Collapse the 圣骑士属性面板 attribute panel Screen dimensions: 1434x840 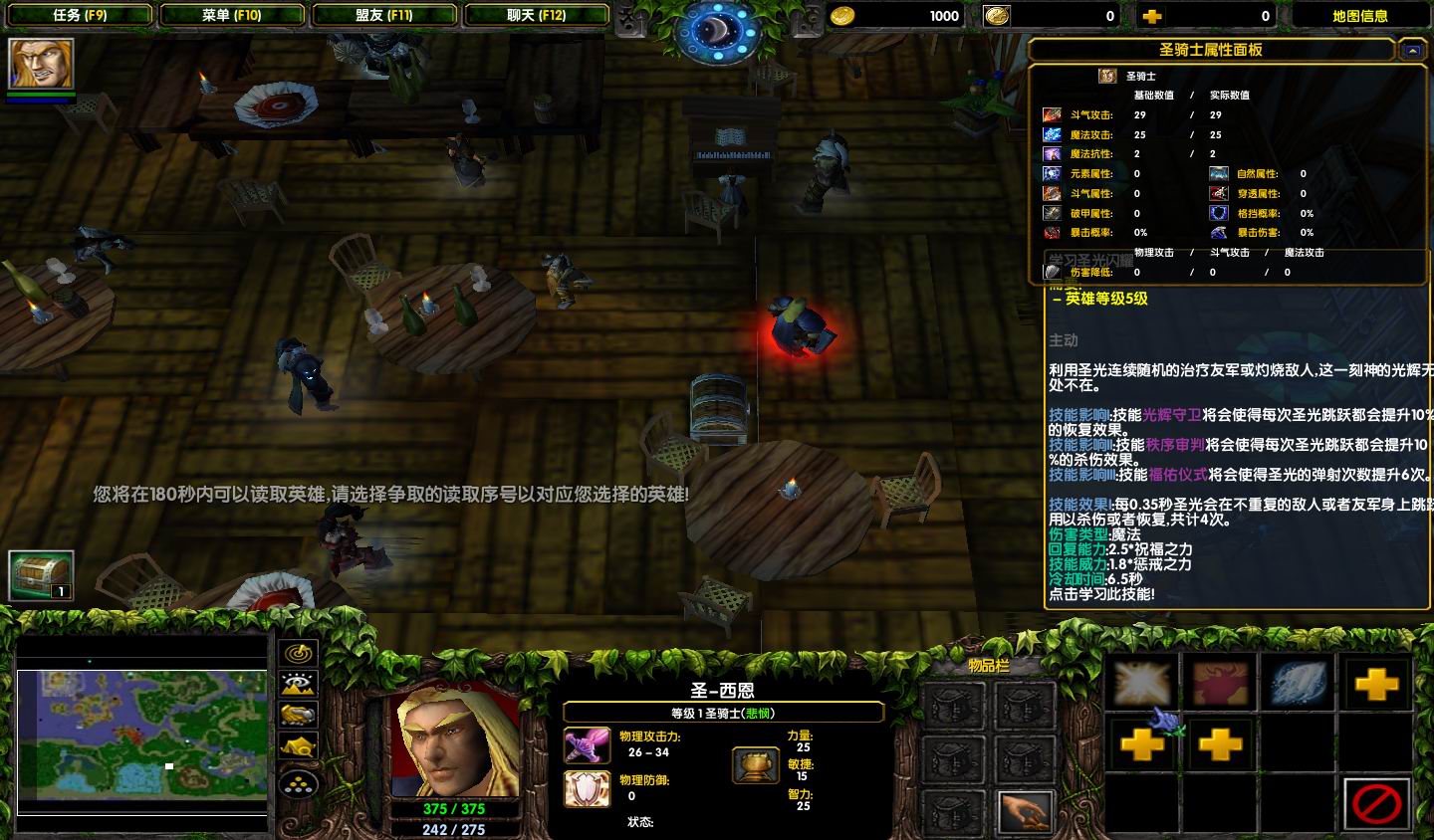pyautogui.click(x=1411, y=49)
